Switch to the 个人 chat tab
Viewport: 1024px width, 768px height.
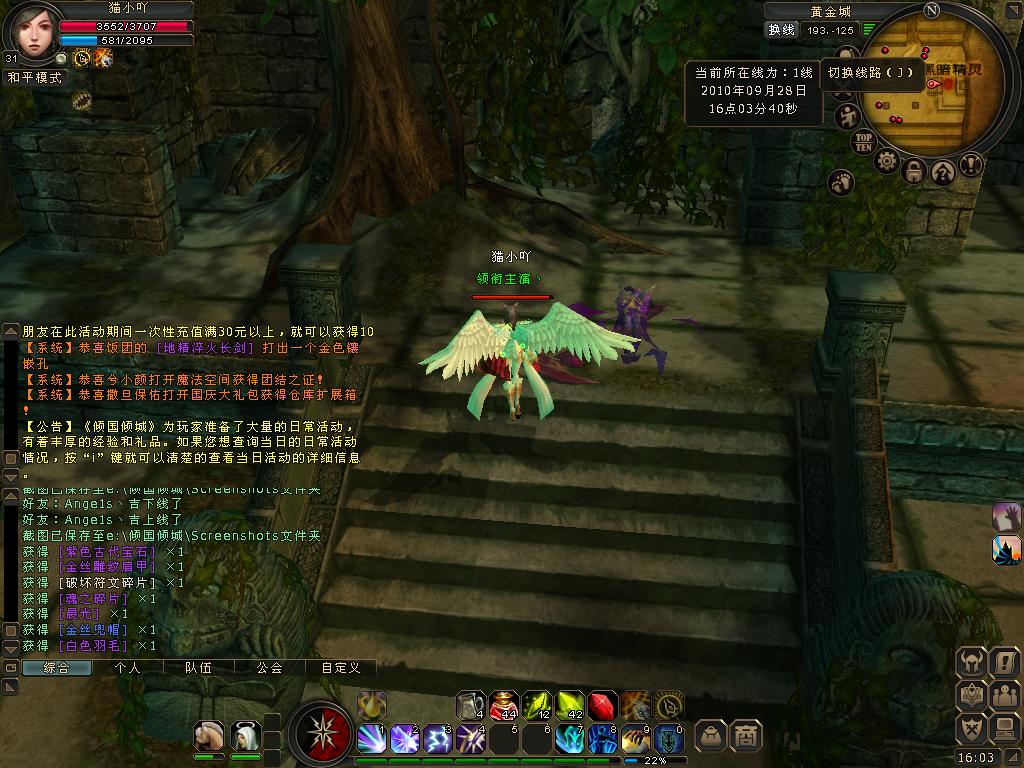click(128, 667)
